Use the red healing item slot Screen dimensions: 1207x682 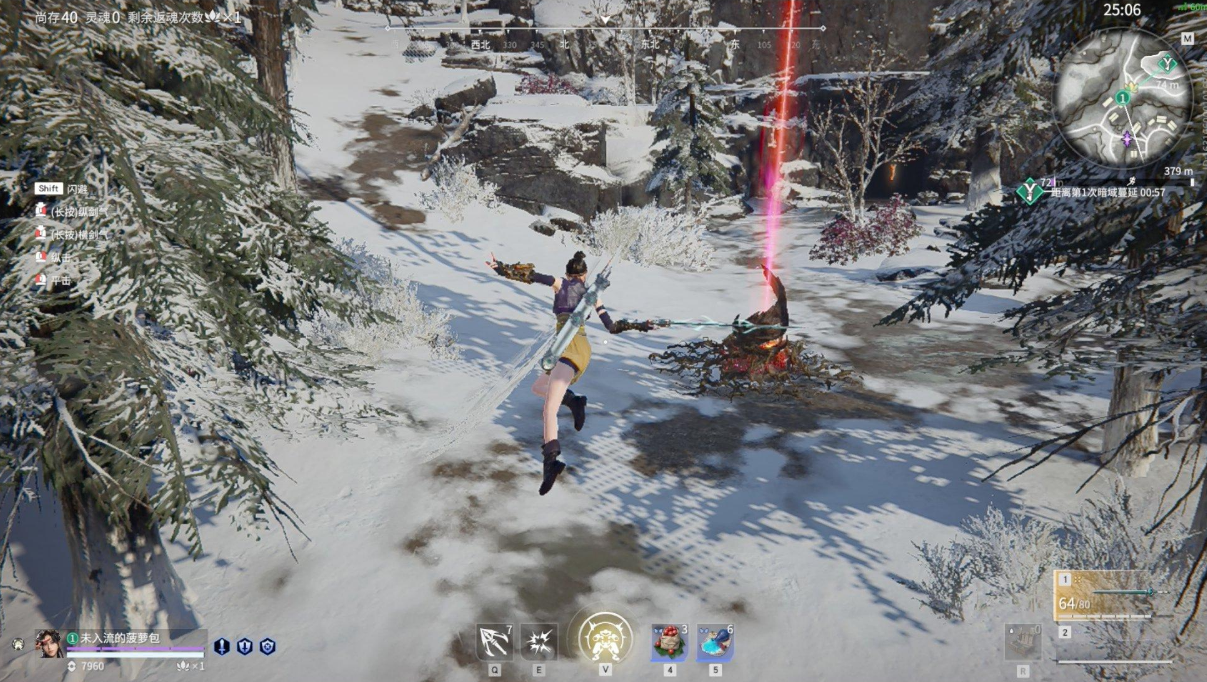669,643
